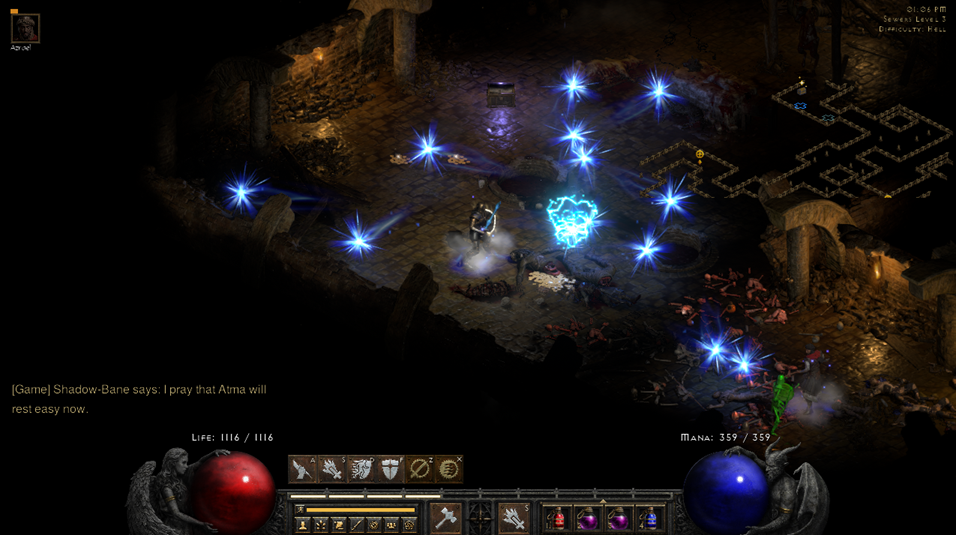Click Azrael's mercenary portrait
The width and height of the screenshot is (956, 535).
point(24,28)
